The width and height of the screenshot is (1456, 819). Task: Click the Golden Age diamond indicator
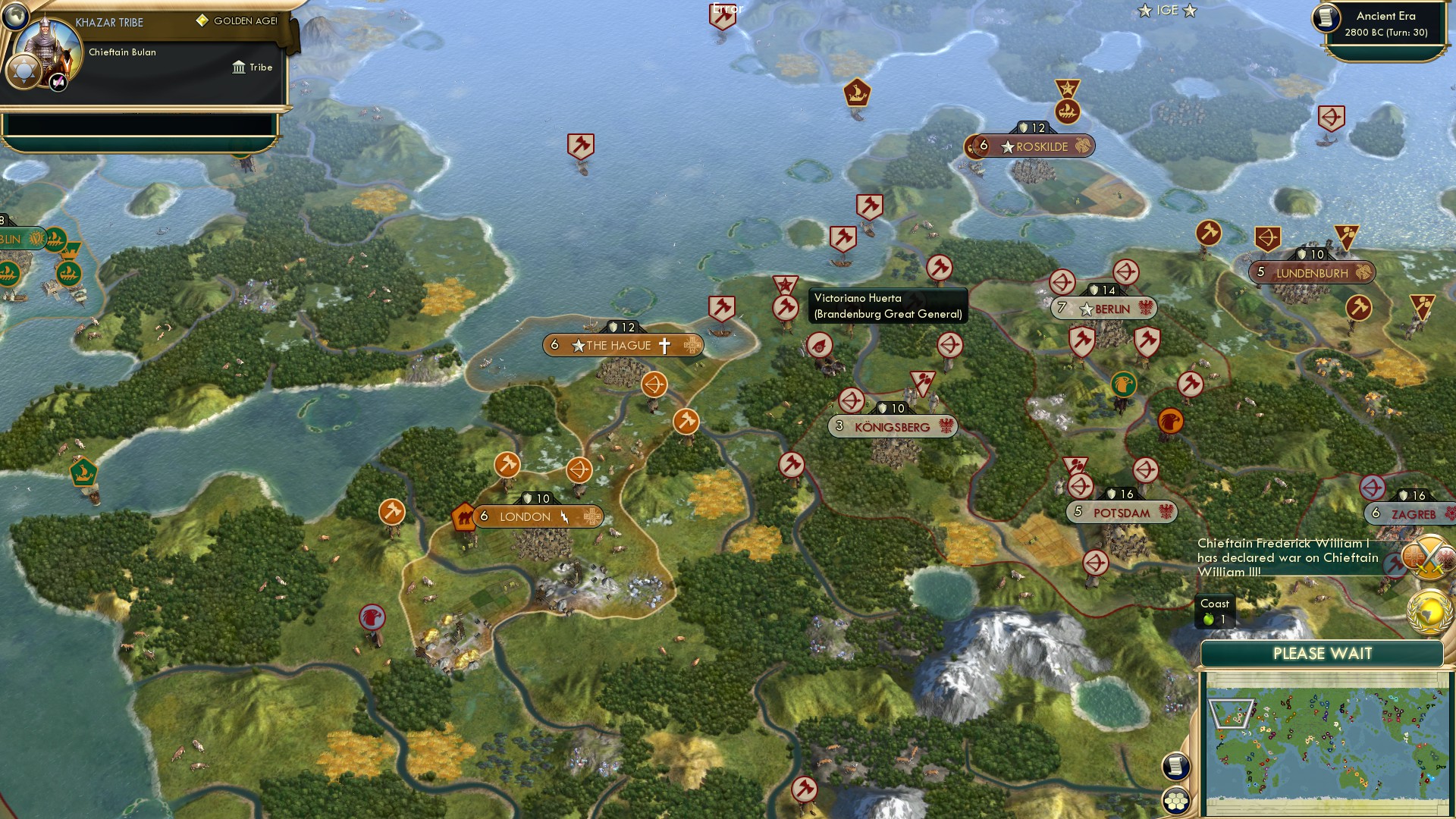tap(201, 21)
